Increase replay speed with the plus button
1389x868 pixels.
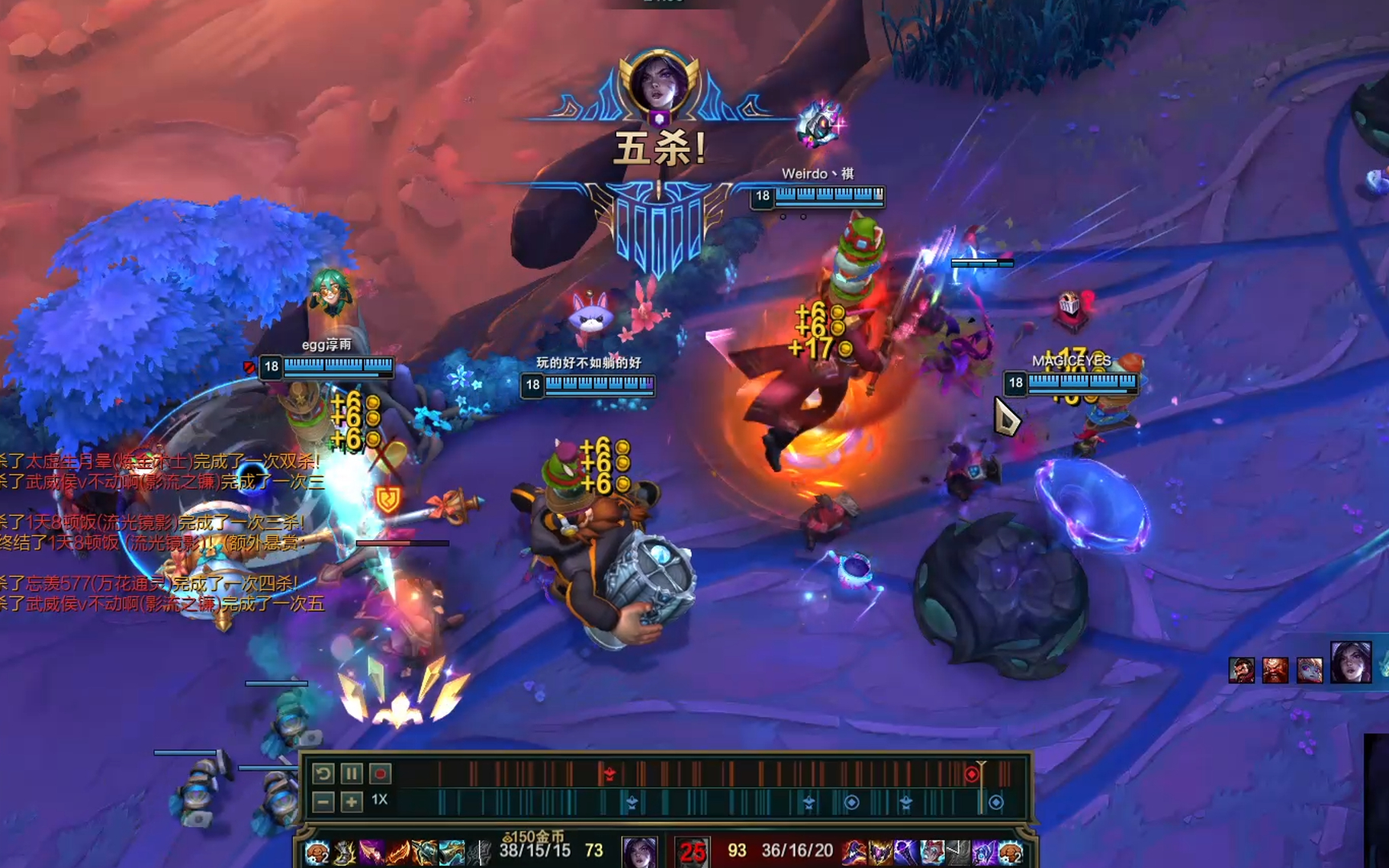(352, 802)
